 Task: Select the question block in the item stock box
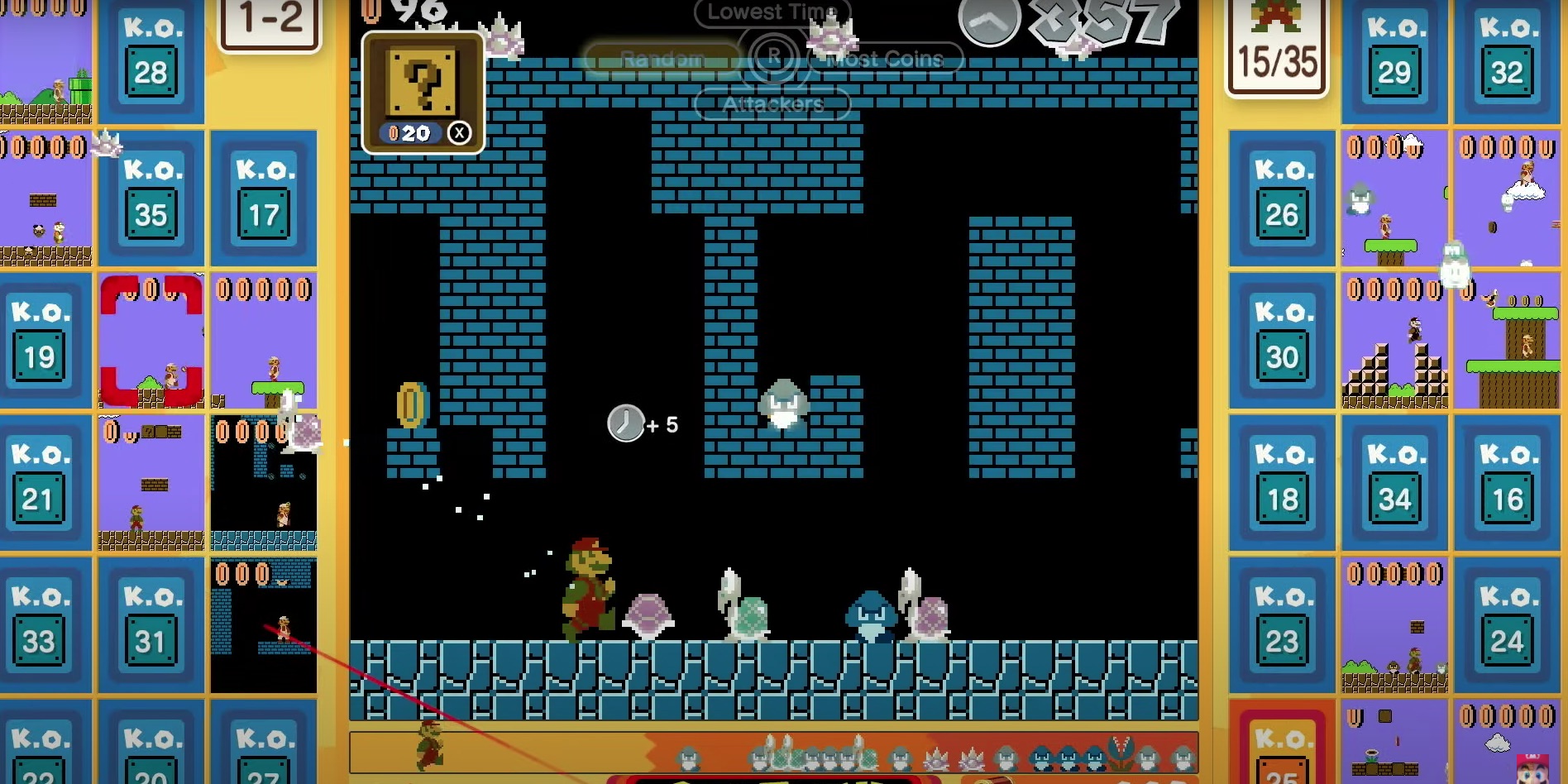(423, 83)
